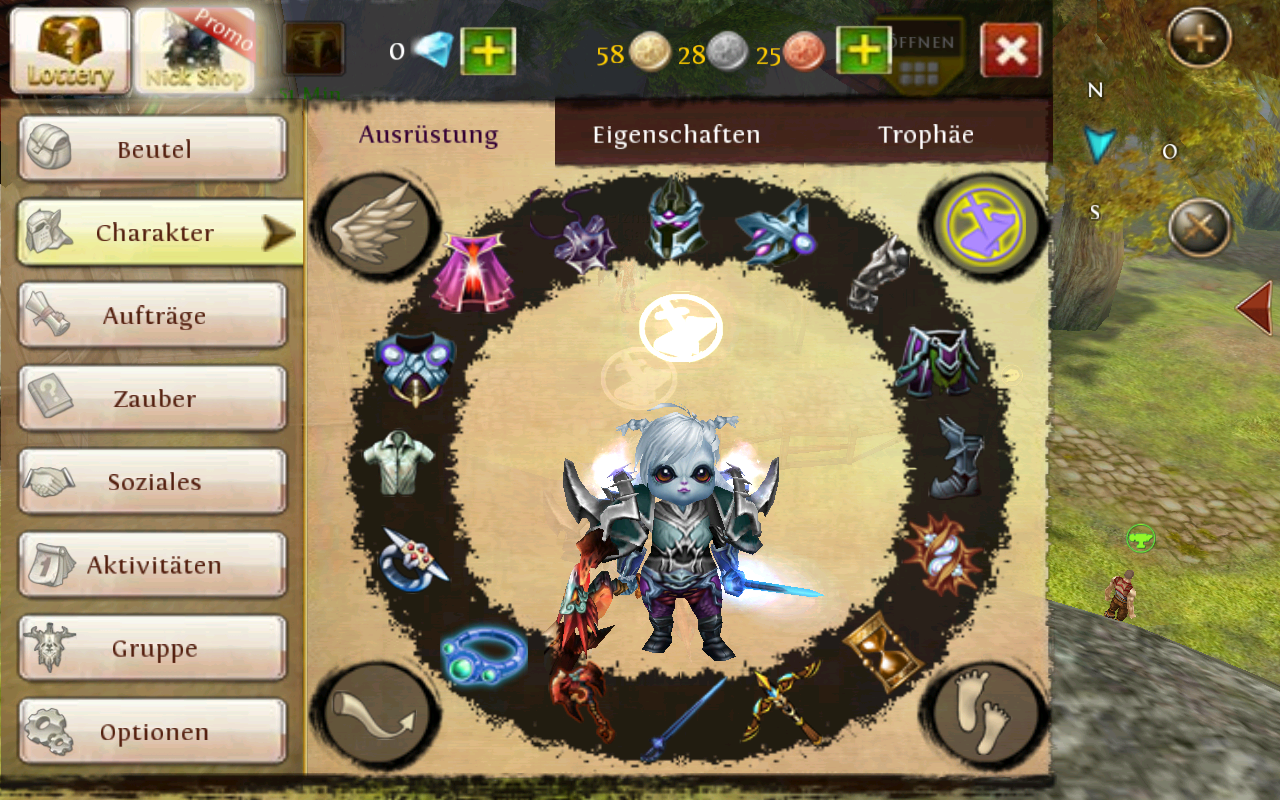Select the Aufträge menu entry
1280x800 pixels.
tap(153, 316)
